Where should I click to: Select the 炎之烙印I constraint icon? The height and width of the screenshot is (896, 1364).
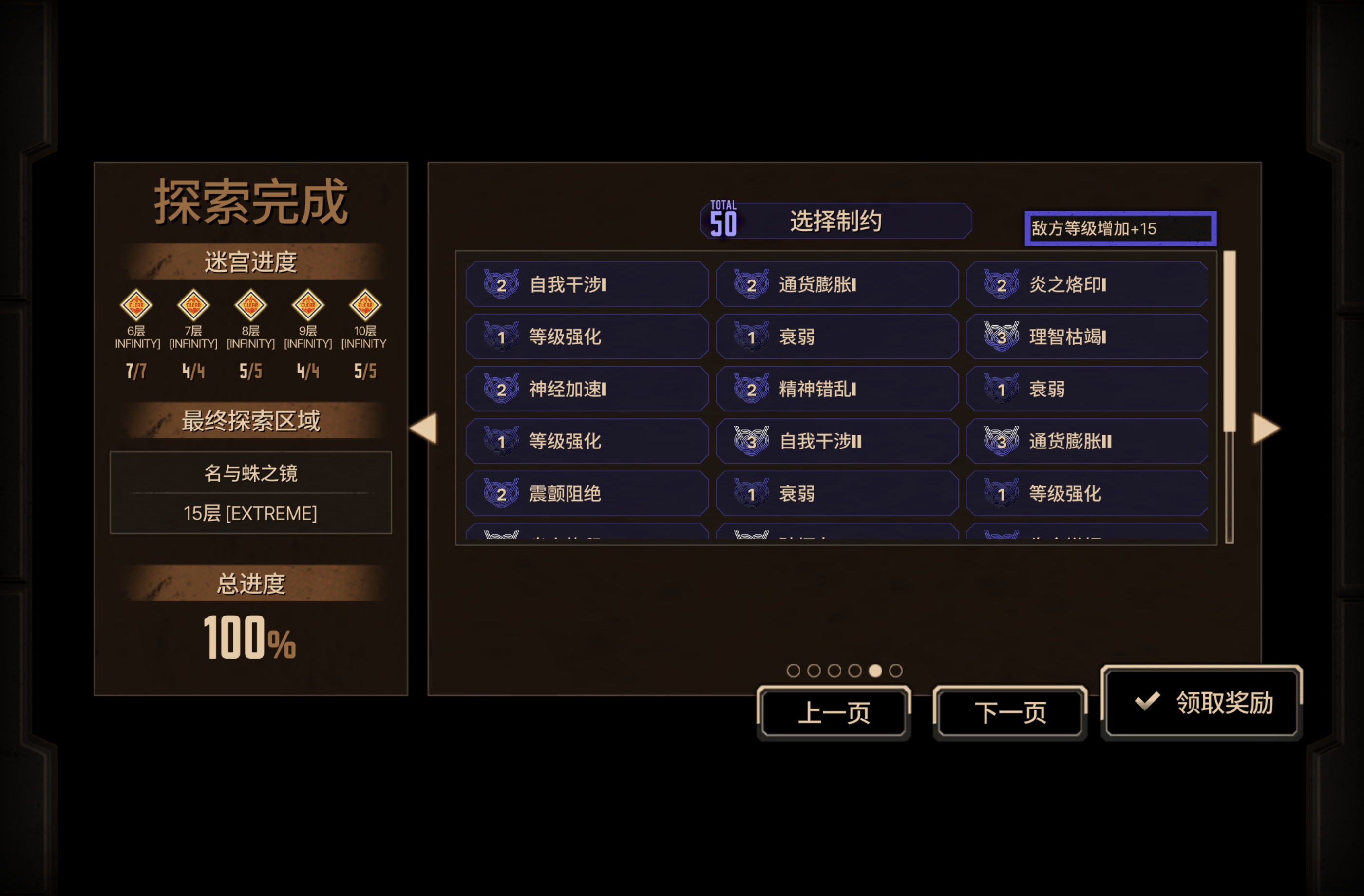[1002, 285]
